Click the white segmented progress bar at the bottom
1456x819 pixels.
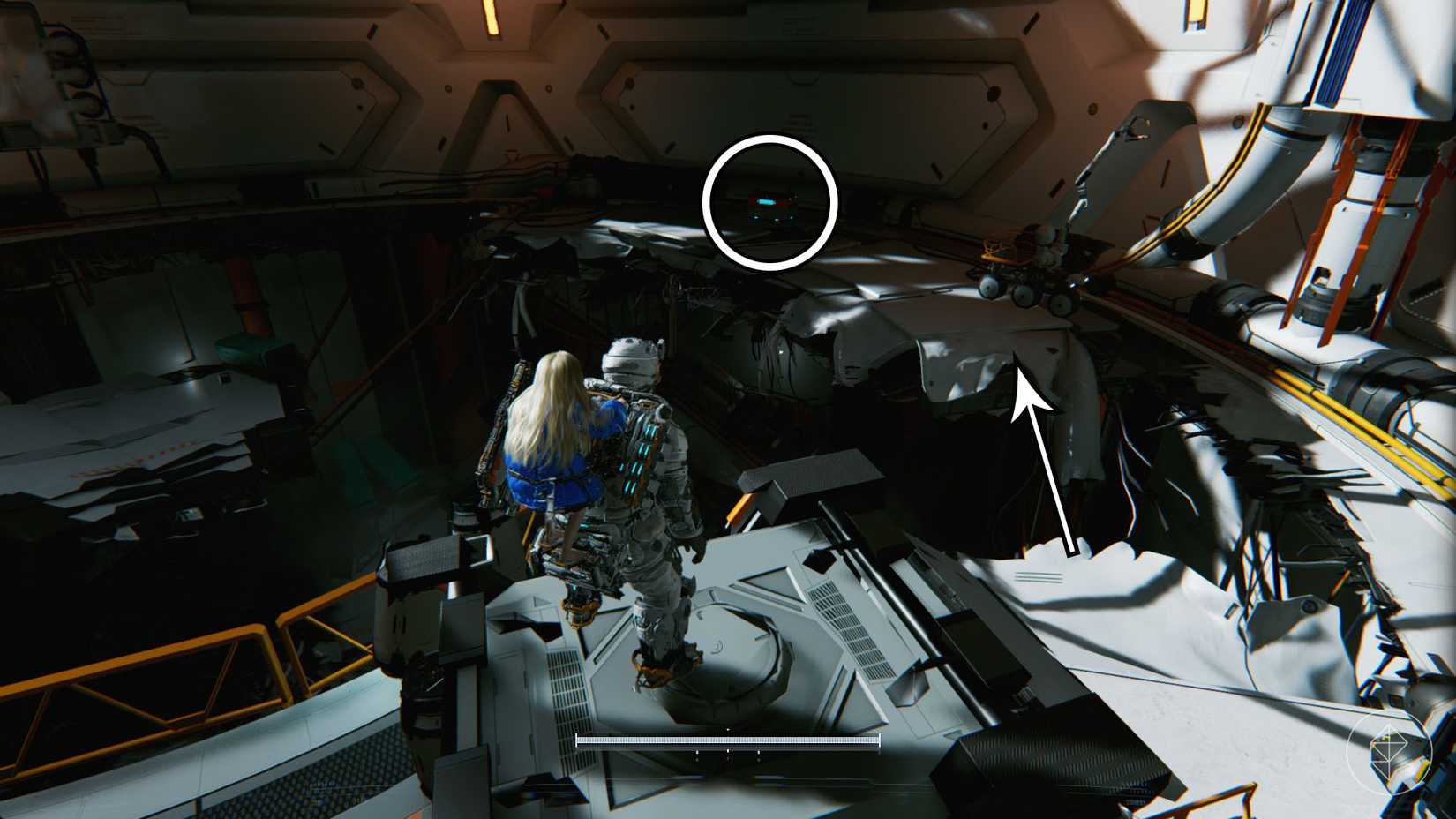pyautogui.click(x=728, y=742)
